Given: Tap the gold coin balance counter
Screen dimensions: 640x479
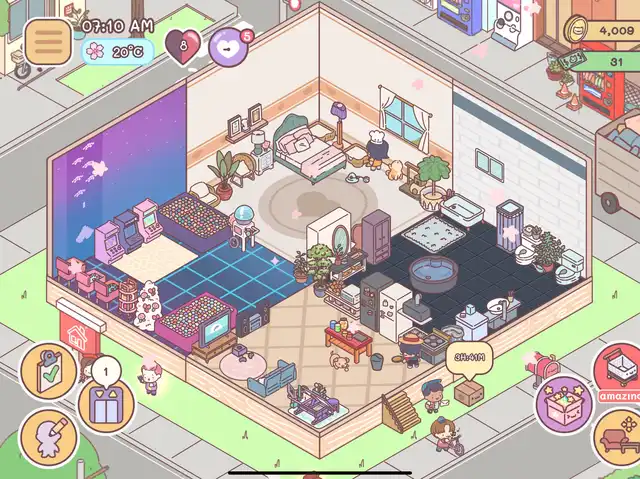Looking at the screenshot, I should click(x=603, y=31).
